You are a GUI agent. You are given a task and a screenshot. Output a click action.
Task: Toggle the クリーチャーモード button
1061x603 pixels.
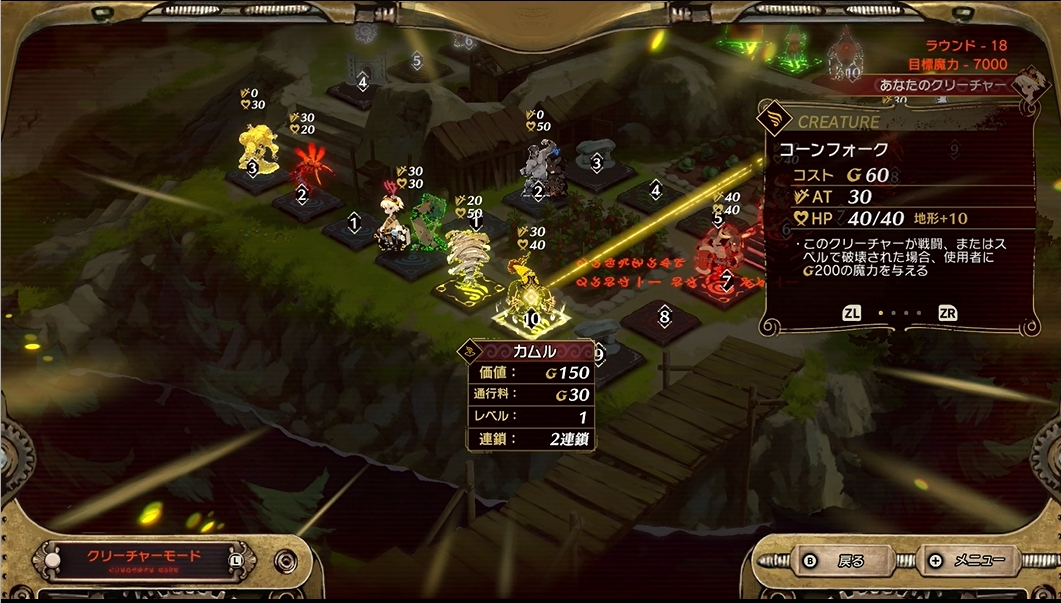click(144, 558)
